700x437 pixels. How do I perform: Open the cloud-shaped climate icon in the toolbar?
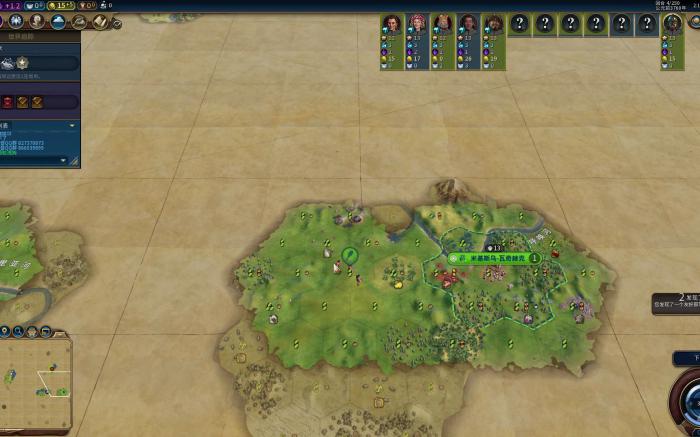pyautogui.click(x=59, y=20)
